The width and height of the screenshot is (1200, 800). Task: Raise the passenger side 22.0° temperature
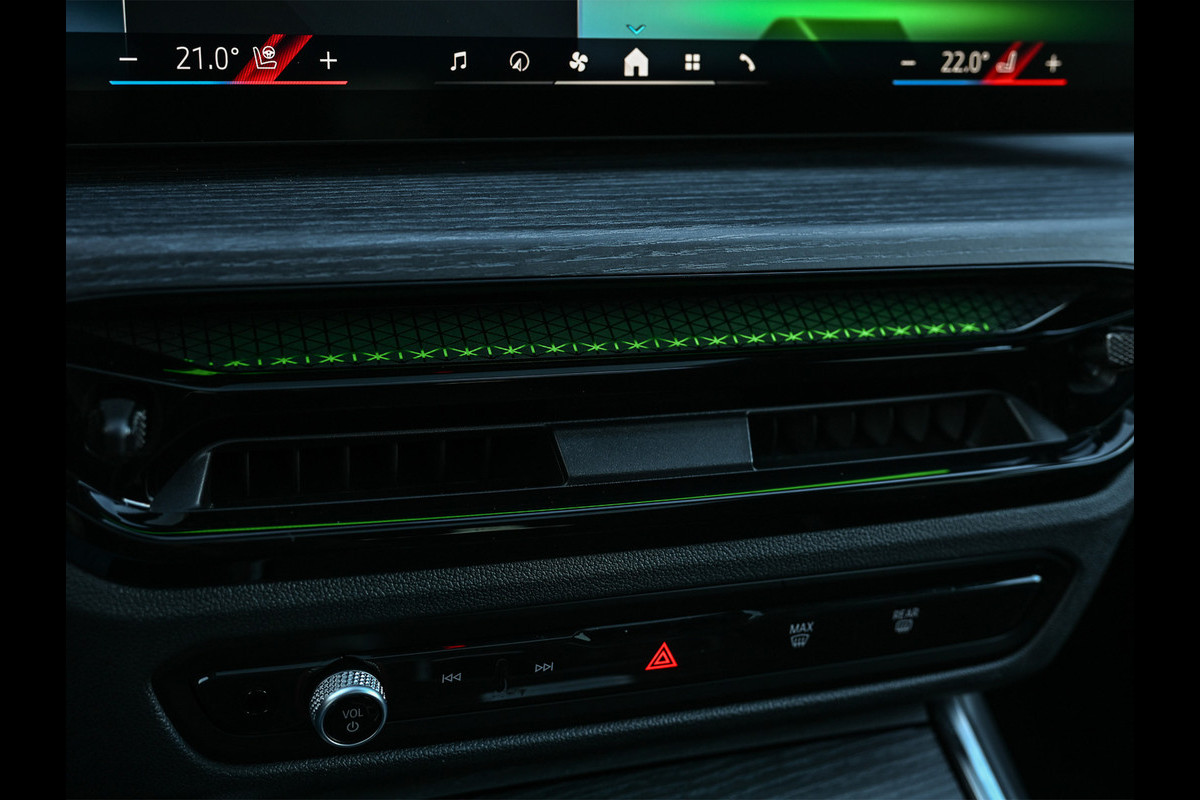(x=1052, y=63)
